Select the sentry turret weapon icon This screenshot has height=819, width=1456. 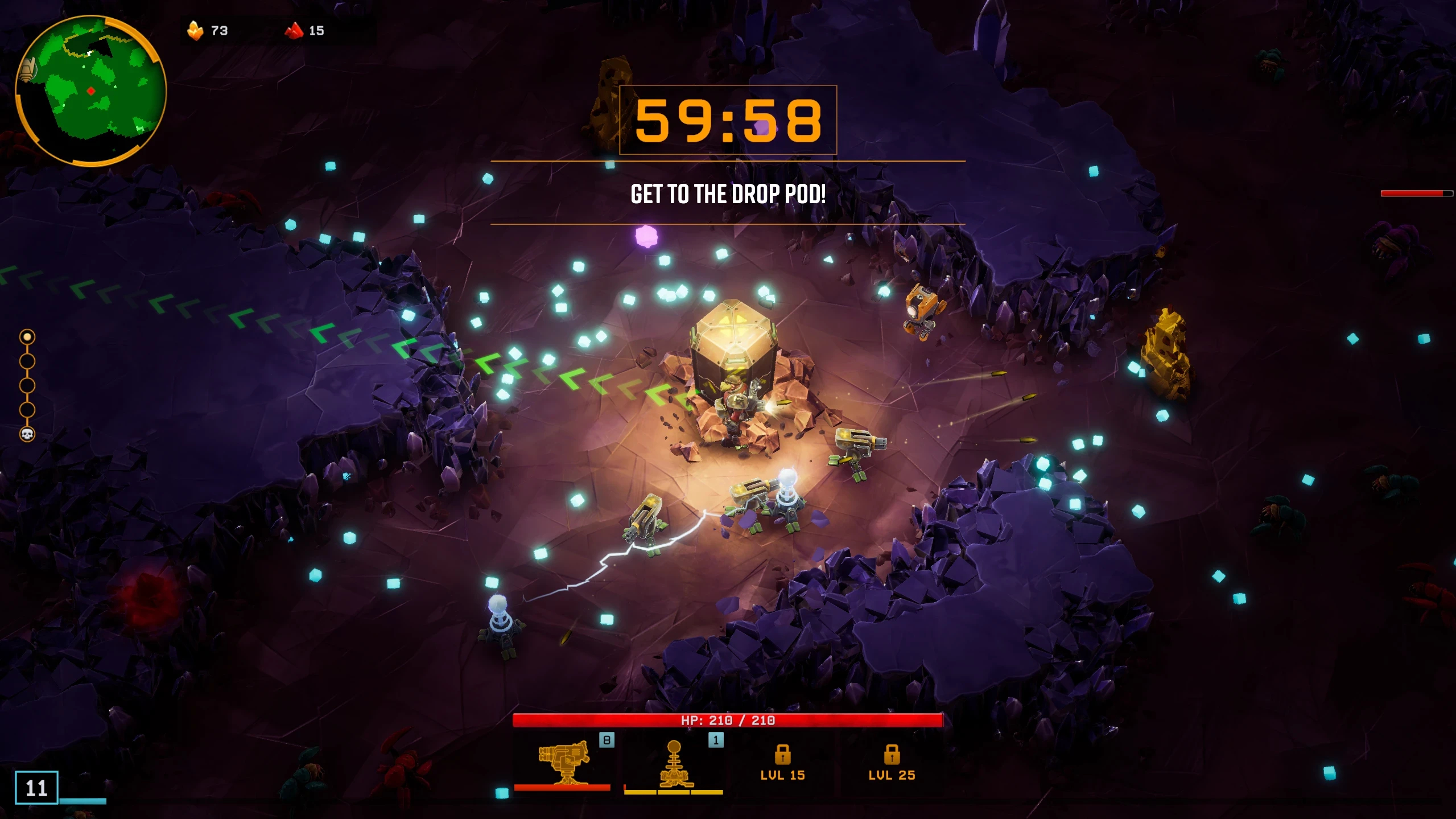click(563, 764)
